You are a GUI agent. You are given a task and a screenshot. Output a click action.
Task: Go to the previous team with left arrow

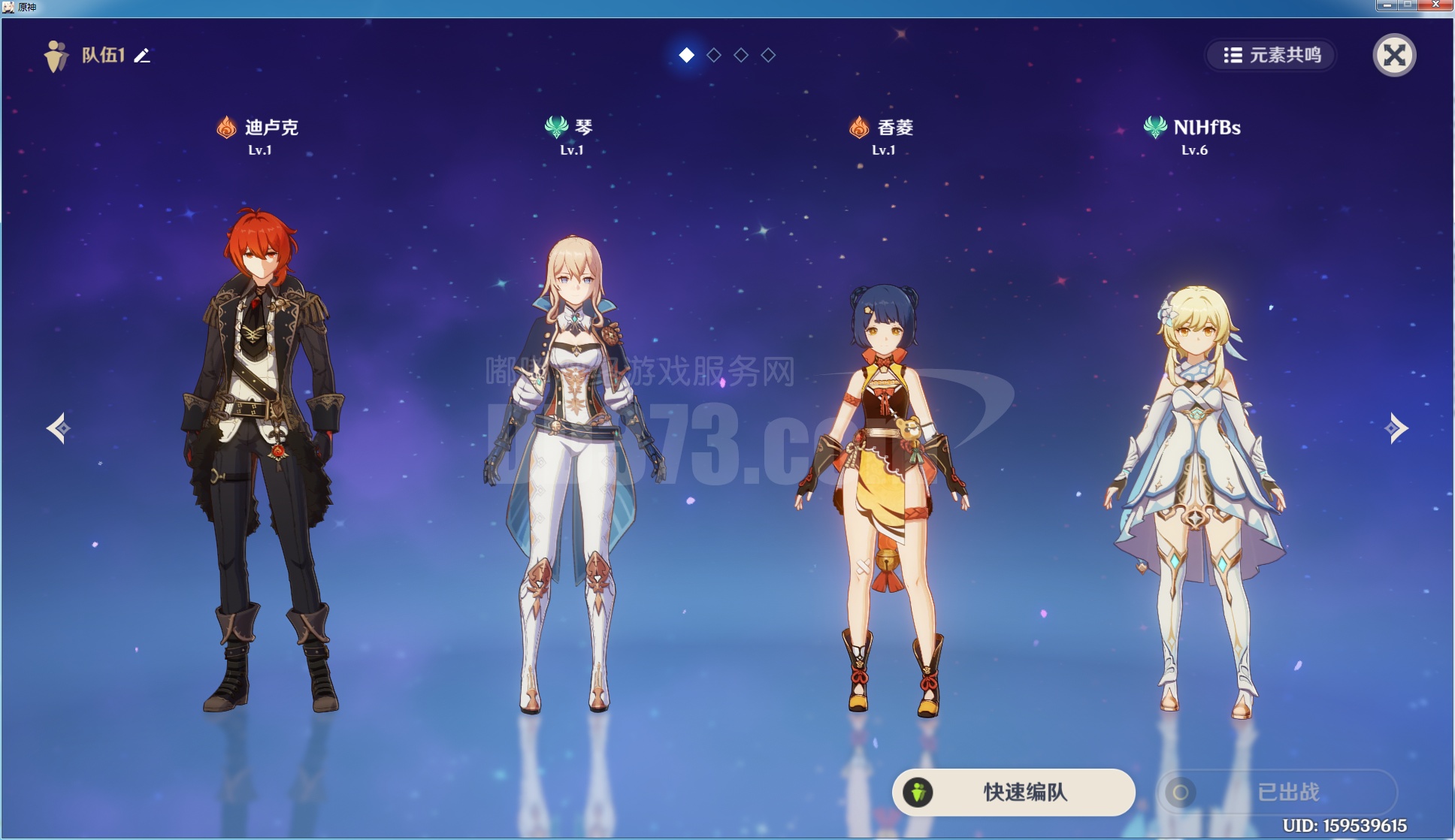pos(59,428)
